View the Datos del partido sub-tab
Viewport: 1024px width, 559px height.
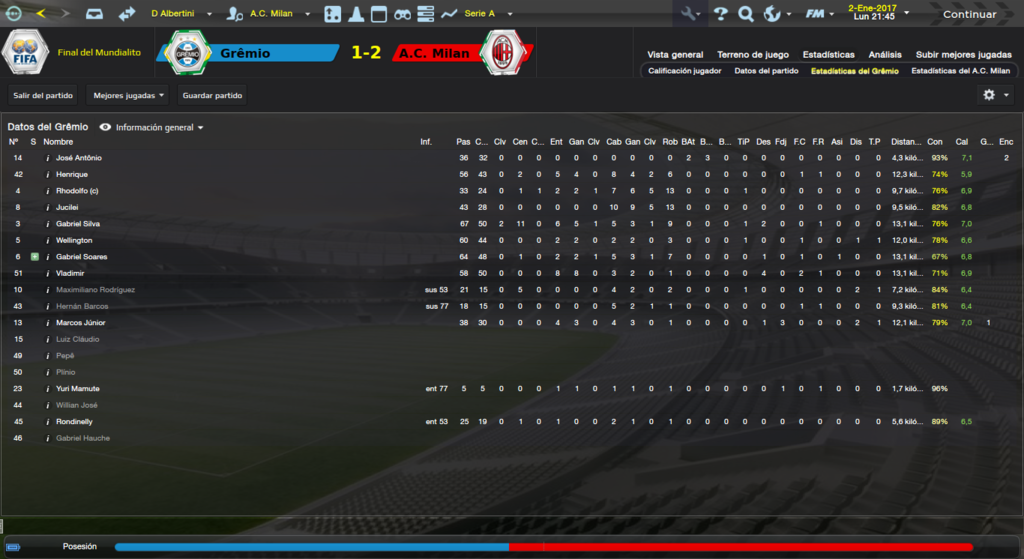point(766,71)
